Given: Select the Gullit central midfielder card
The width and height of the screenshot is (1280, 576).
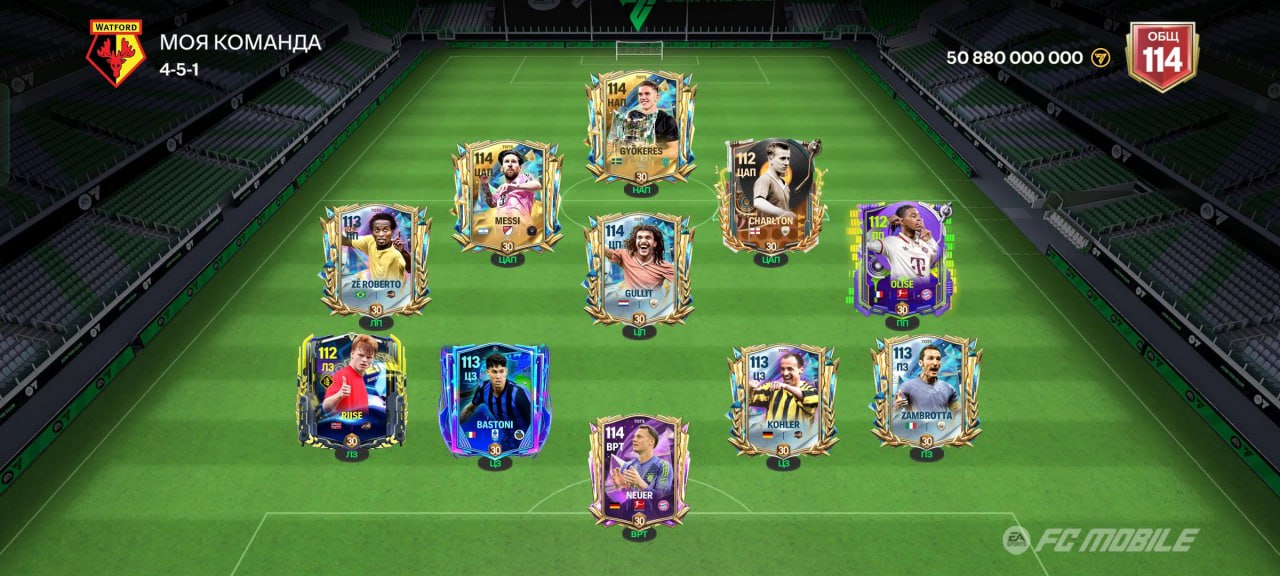Looking at the screenshot, I should (x=640, y=268).
